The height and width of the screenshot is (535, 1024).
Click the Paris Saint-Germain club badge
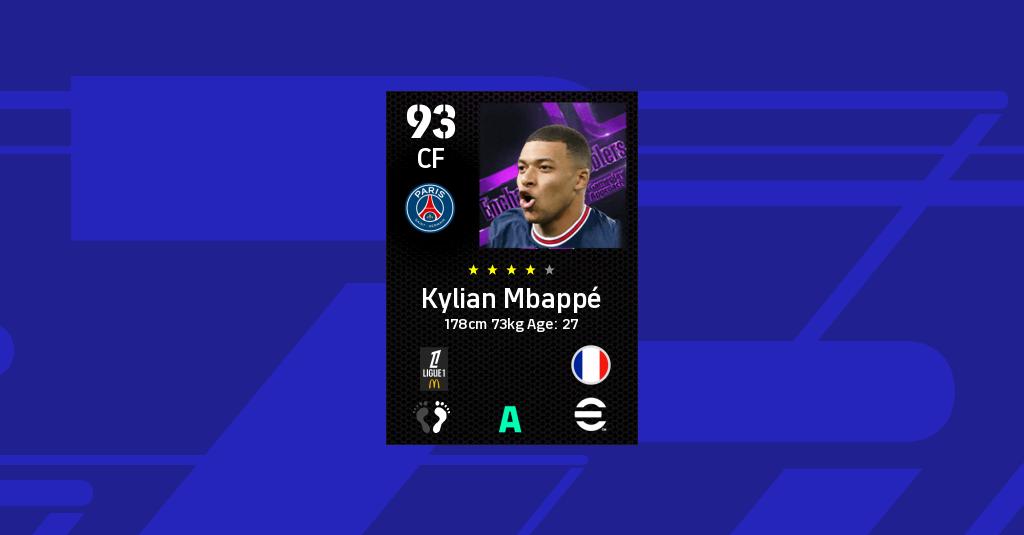431,208
